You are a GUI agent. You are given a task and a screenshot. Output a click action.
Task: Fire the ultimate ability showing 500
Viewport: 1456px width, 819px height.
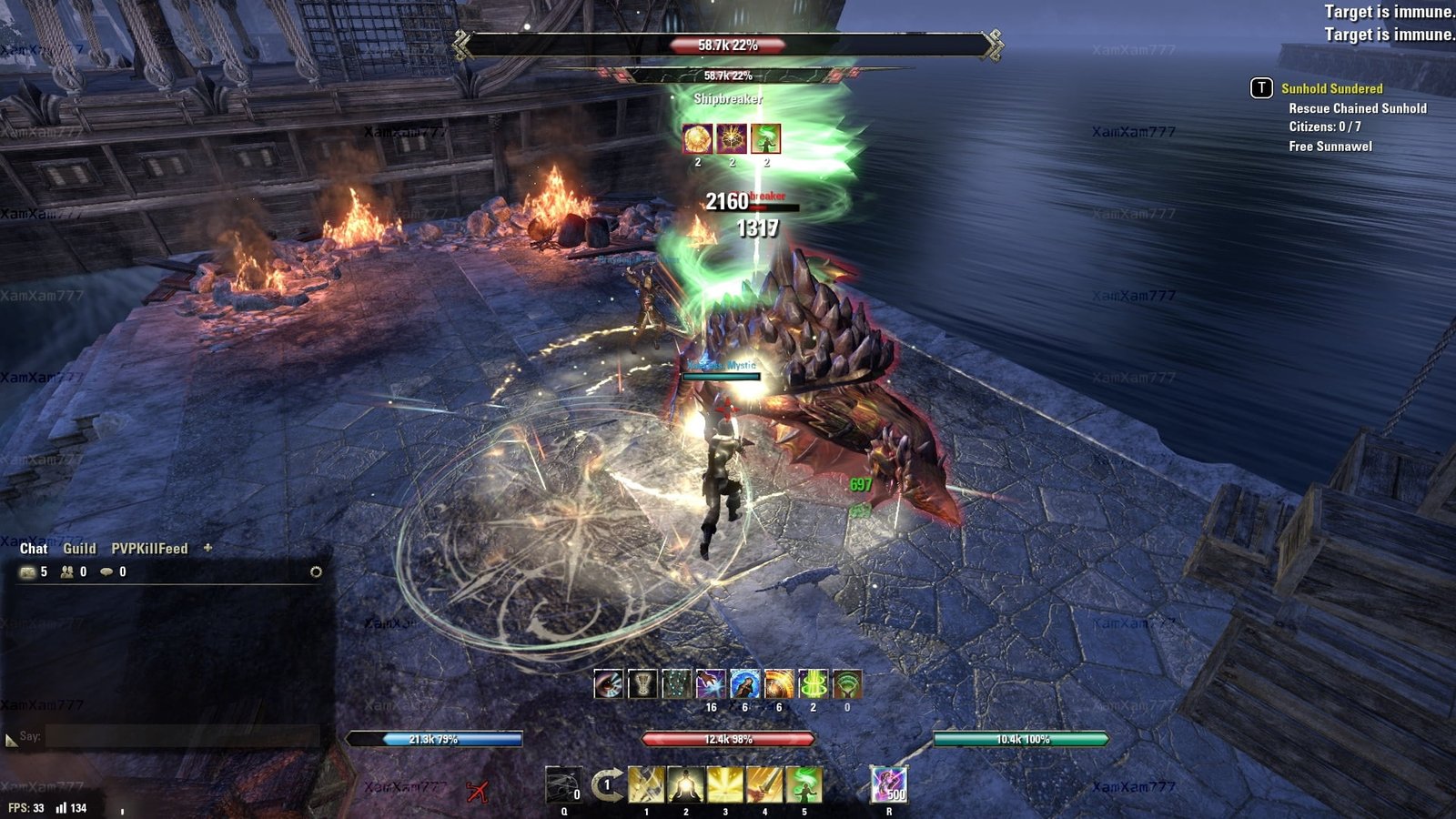(x=889, y=784)
